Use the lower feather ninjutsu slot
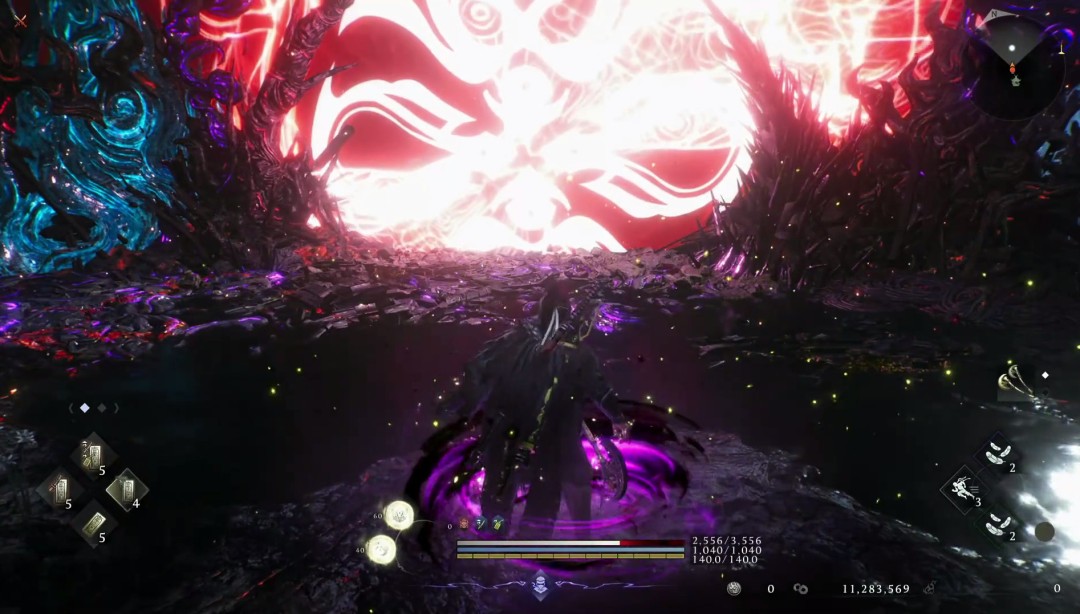The height and width of the screenshot is (614, 1080). [x=997, y=522]
